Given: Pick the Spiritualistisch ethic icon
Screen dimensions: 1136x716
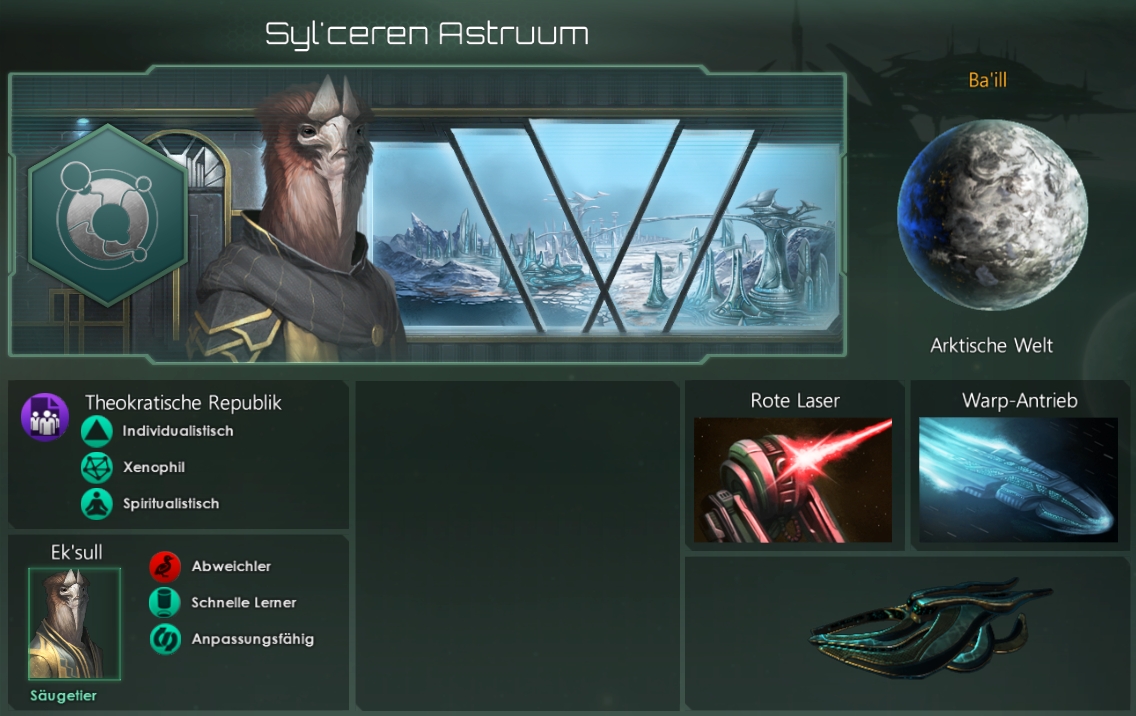Looking at the screenshot, I should (x=97, y=504).
